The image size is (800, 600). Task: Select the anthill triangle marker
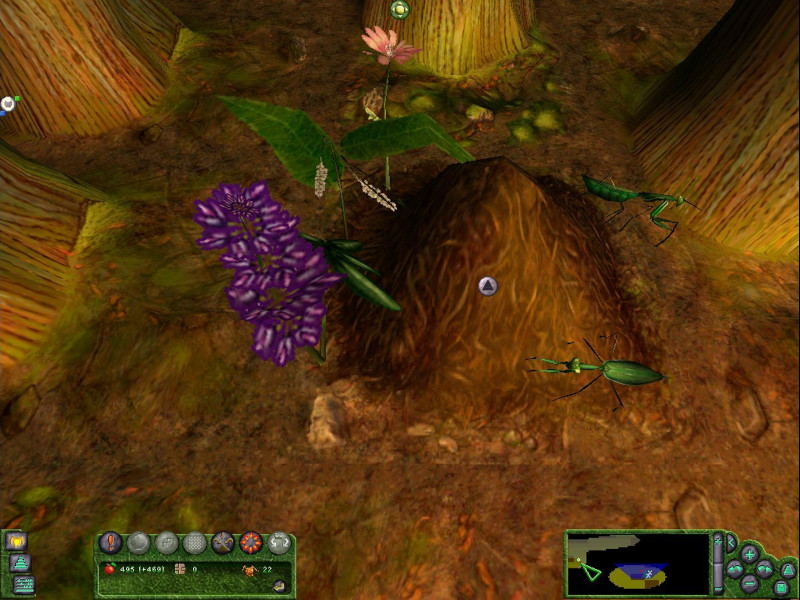(x=488, y=287)
